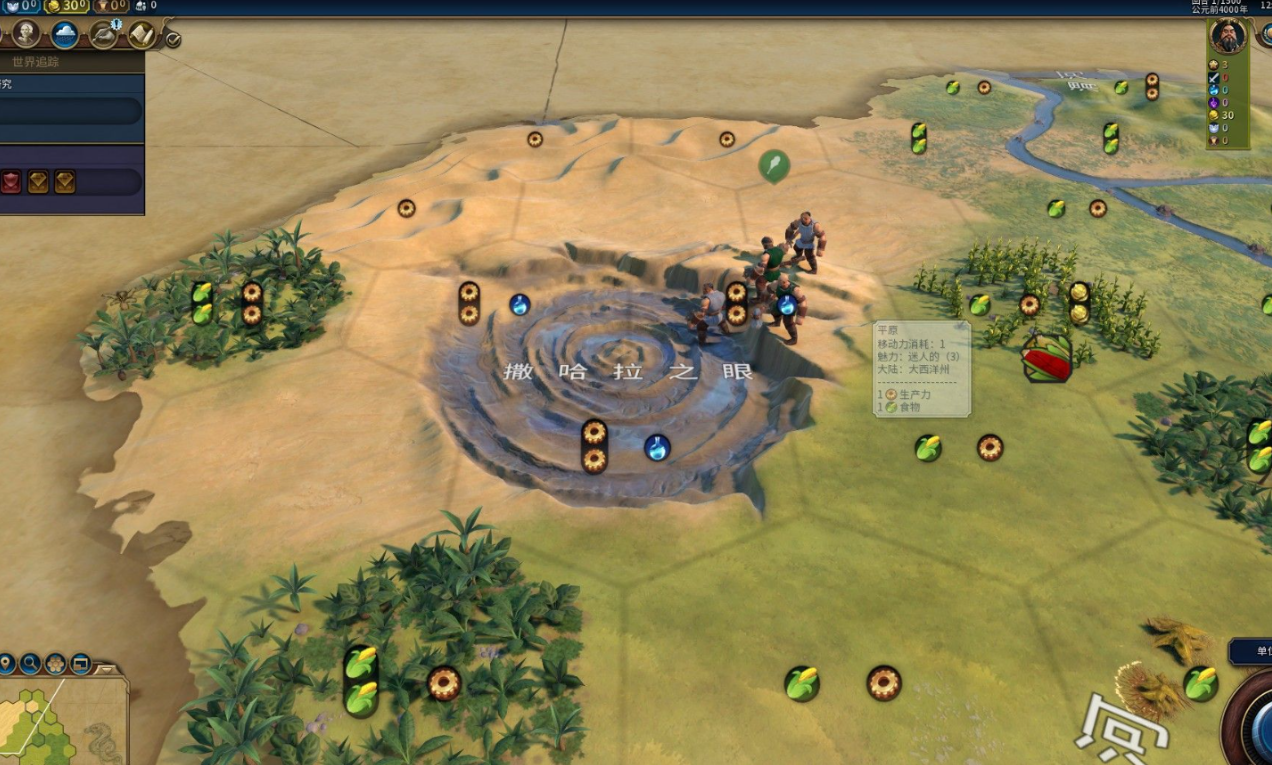
Task: Click the 世界追踪 world tracker header
Action: pos(36,62)
